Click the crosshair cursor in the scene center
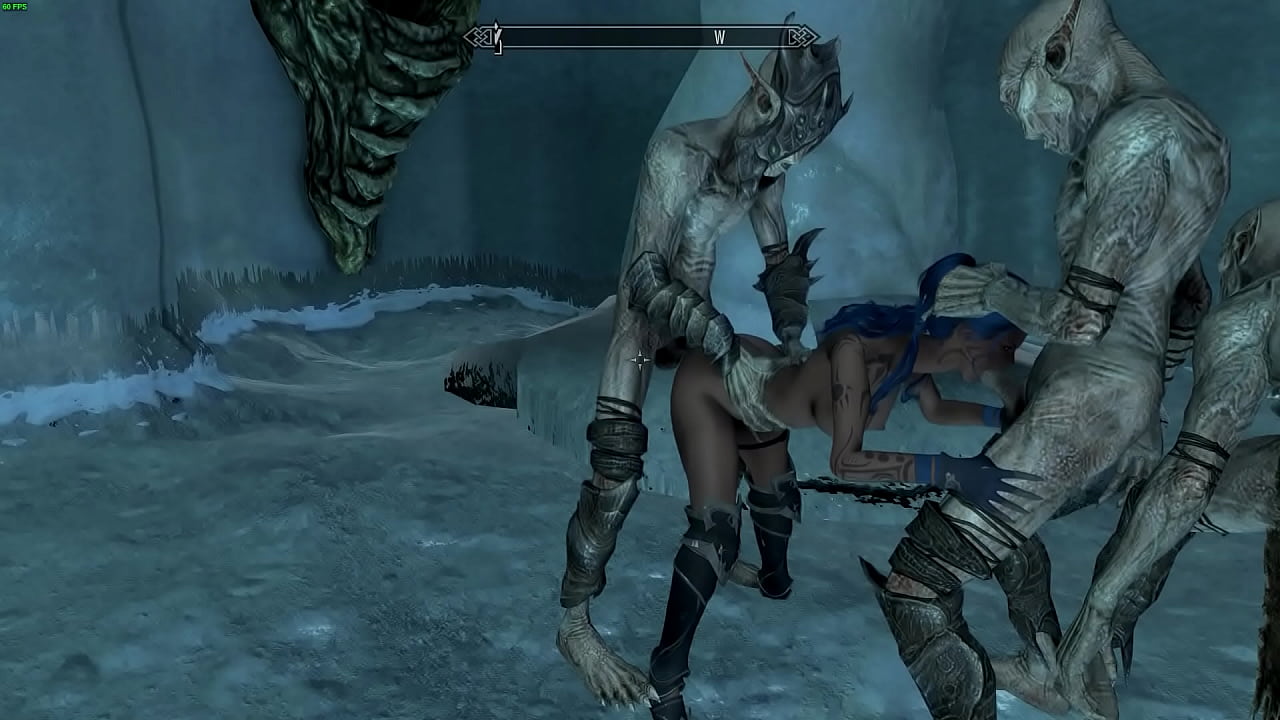The height and width of the screenshot is (720, 1280). point(640,360)
